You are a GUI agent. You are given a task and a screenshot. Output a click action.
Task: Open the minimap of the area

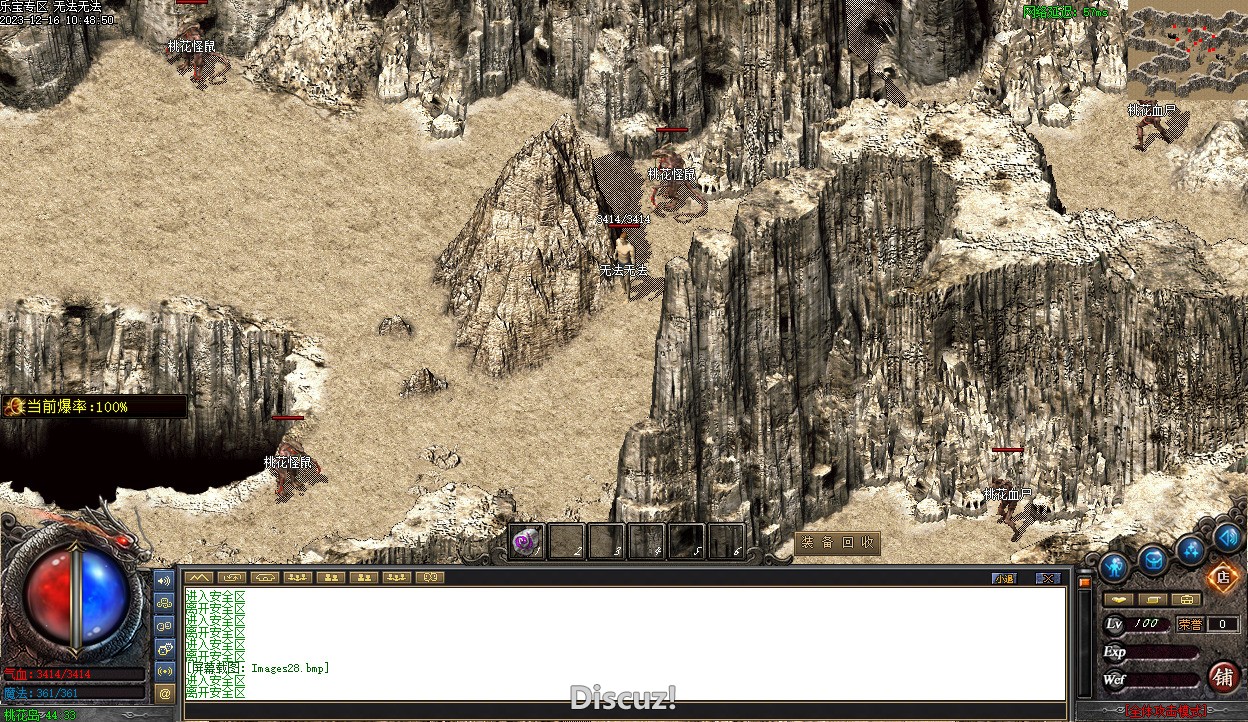[x=1186, y=48]
